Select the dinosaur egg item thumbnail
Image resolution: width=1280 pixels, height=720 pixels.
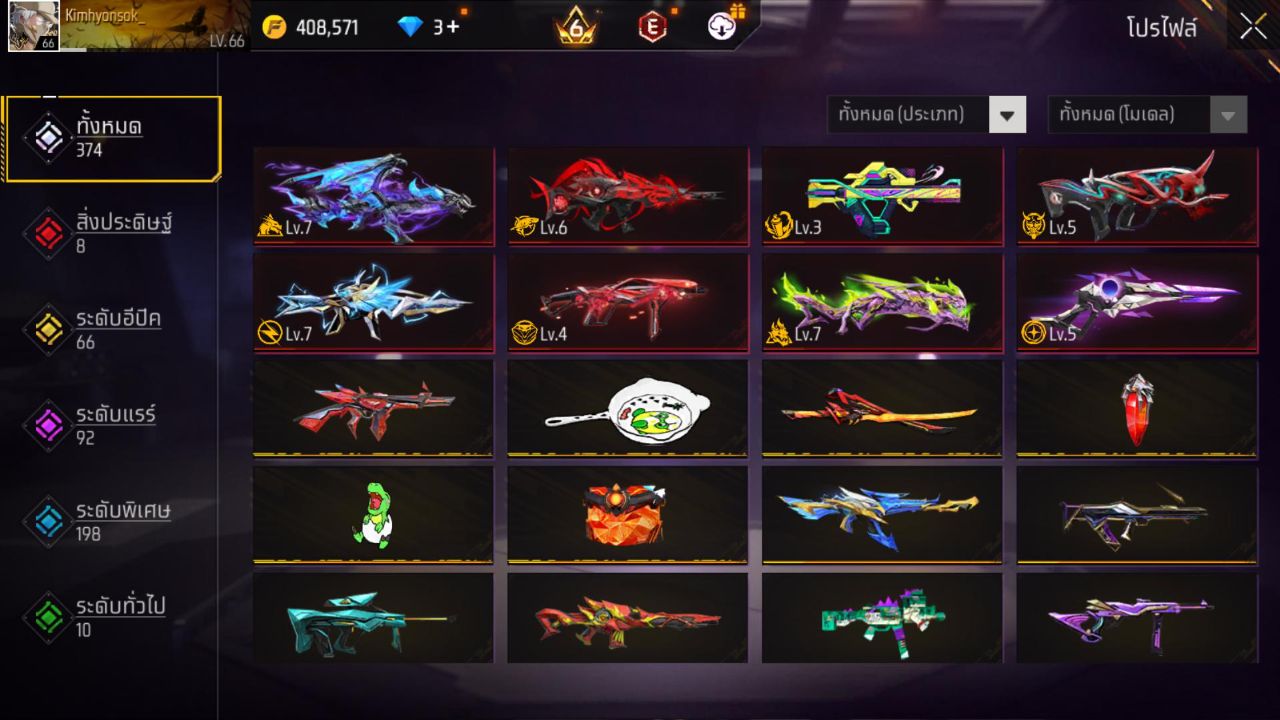(x=373, y=515)
